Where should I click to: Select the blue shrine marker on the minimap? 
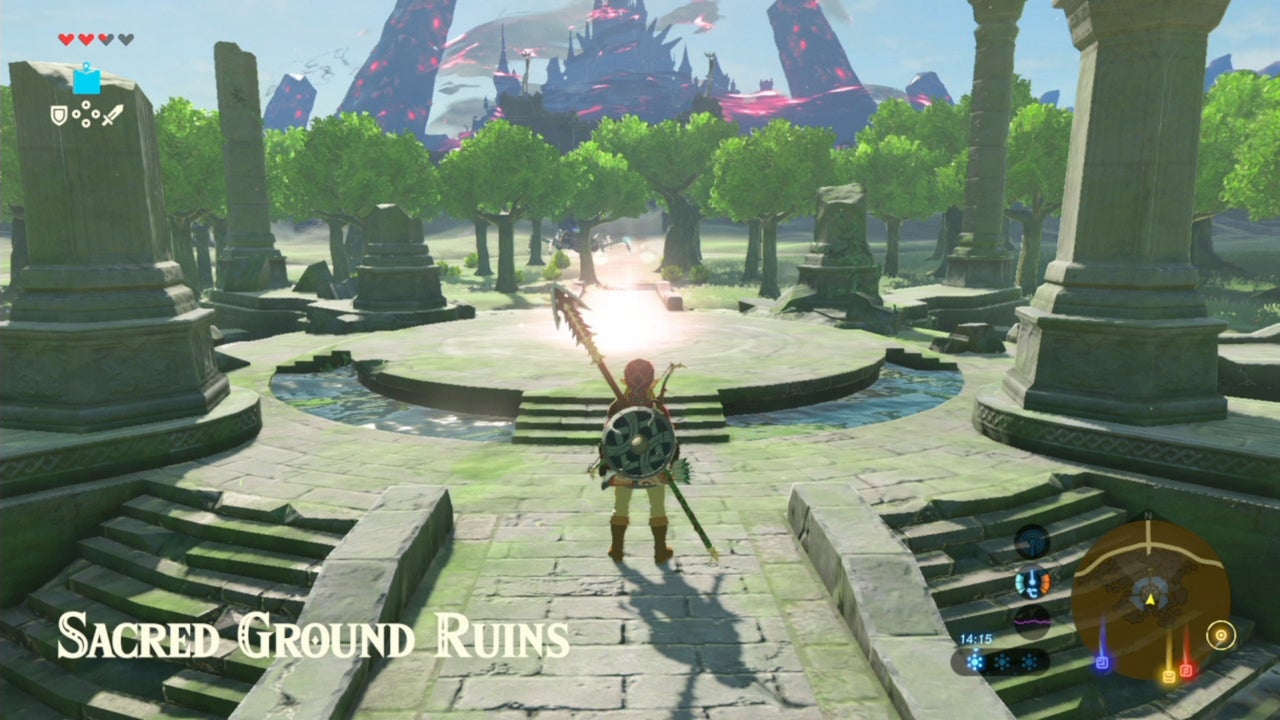click(1103, 661)
